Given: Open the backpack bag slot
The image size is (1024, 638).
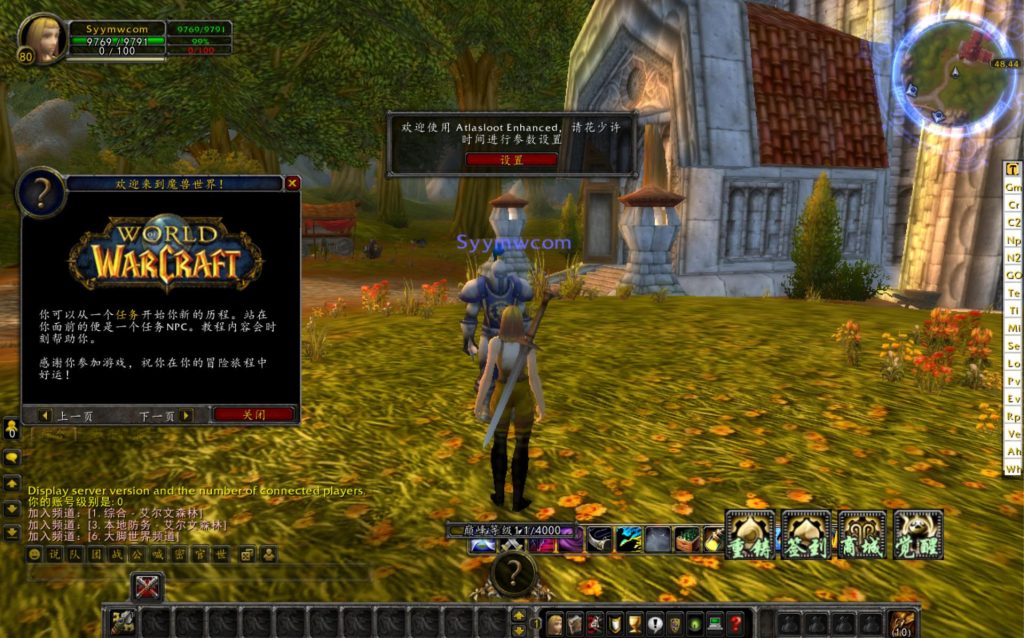Looking at the screenshot, I should pos(903,623).
